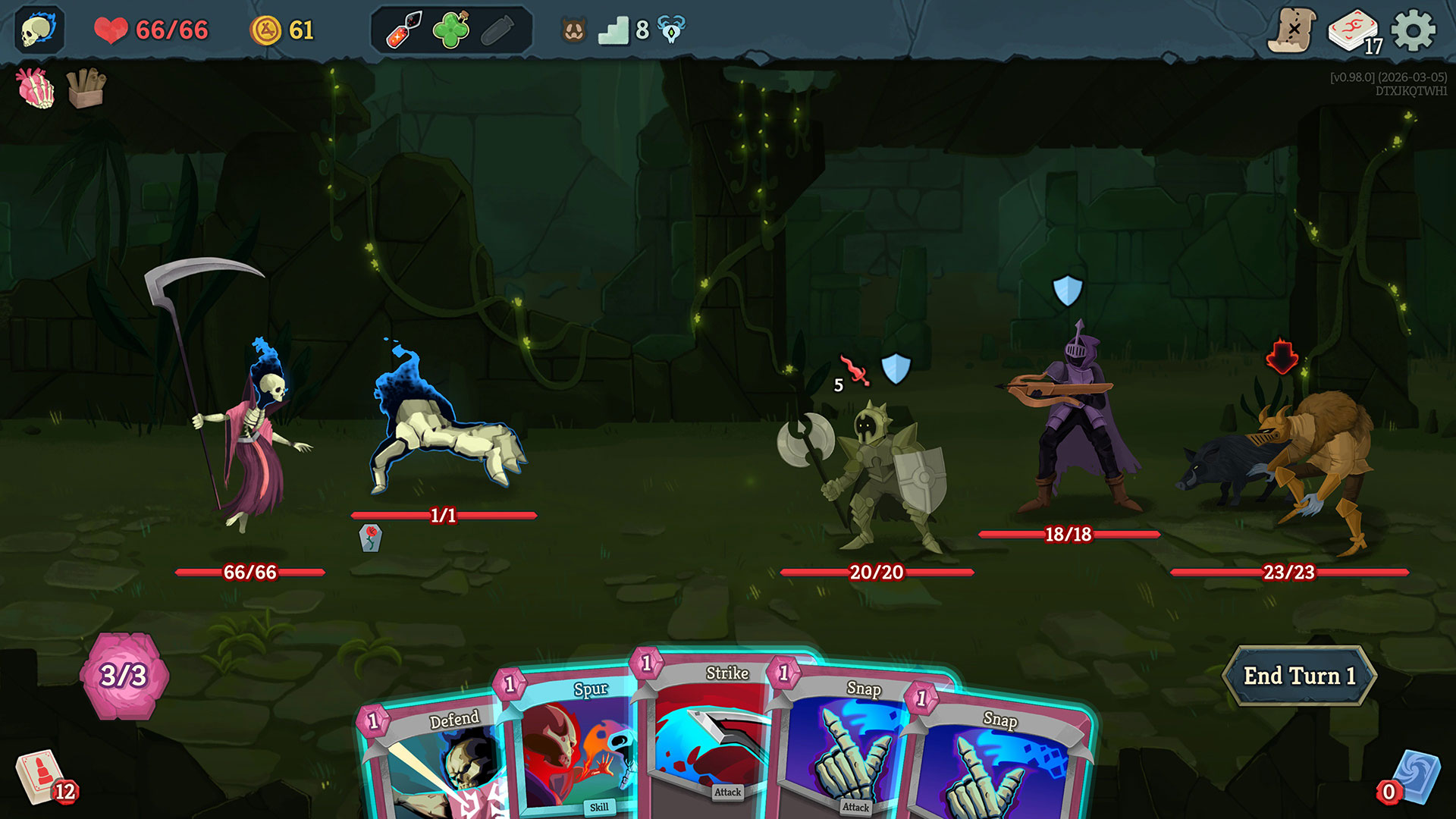The image size is (1456, 819).
Task: View the deck of 17 cards
Action: (x=1354, y=32)
